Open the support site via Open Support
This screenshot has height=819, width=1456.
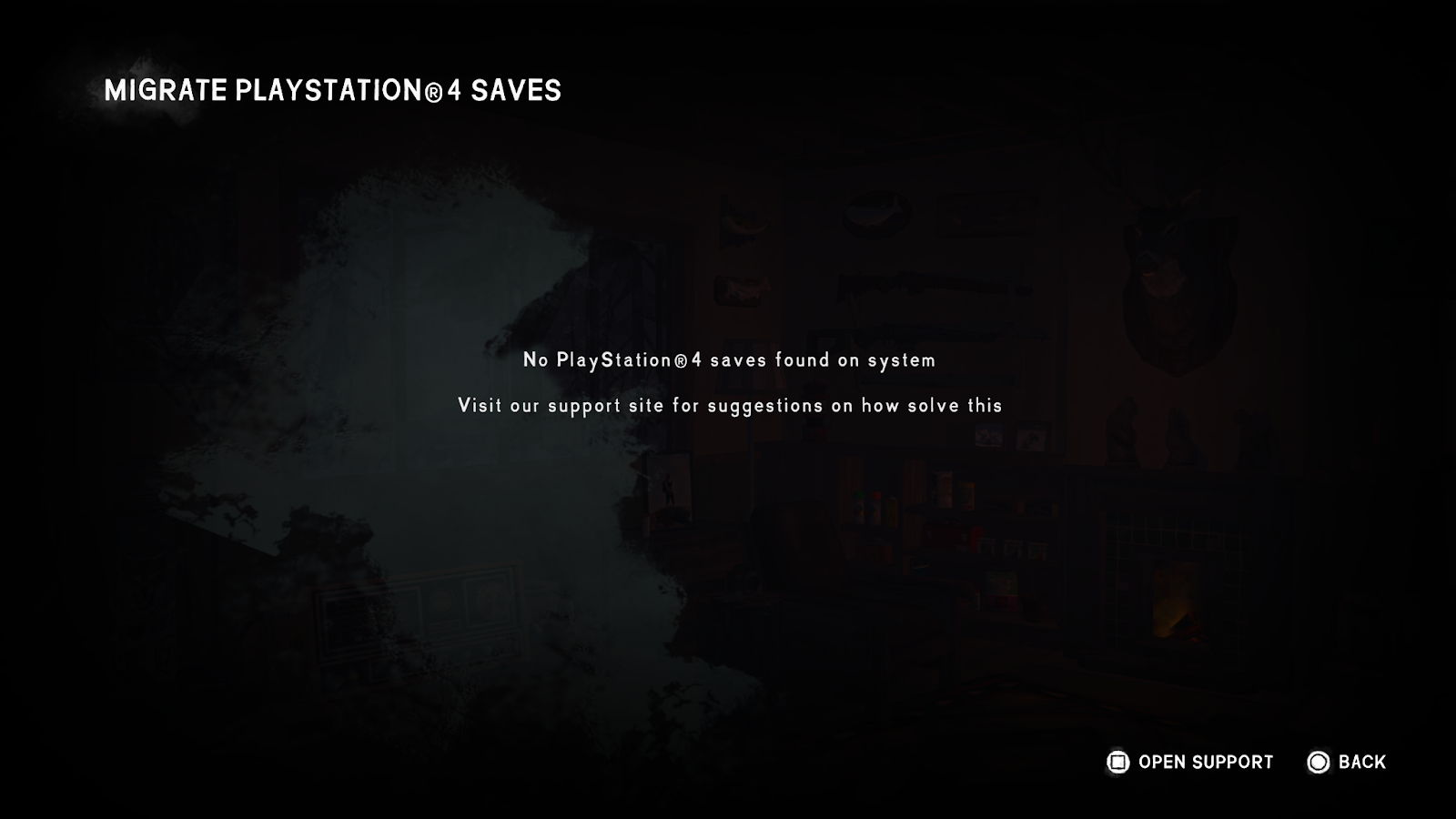tap(1190, 763)
